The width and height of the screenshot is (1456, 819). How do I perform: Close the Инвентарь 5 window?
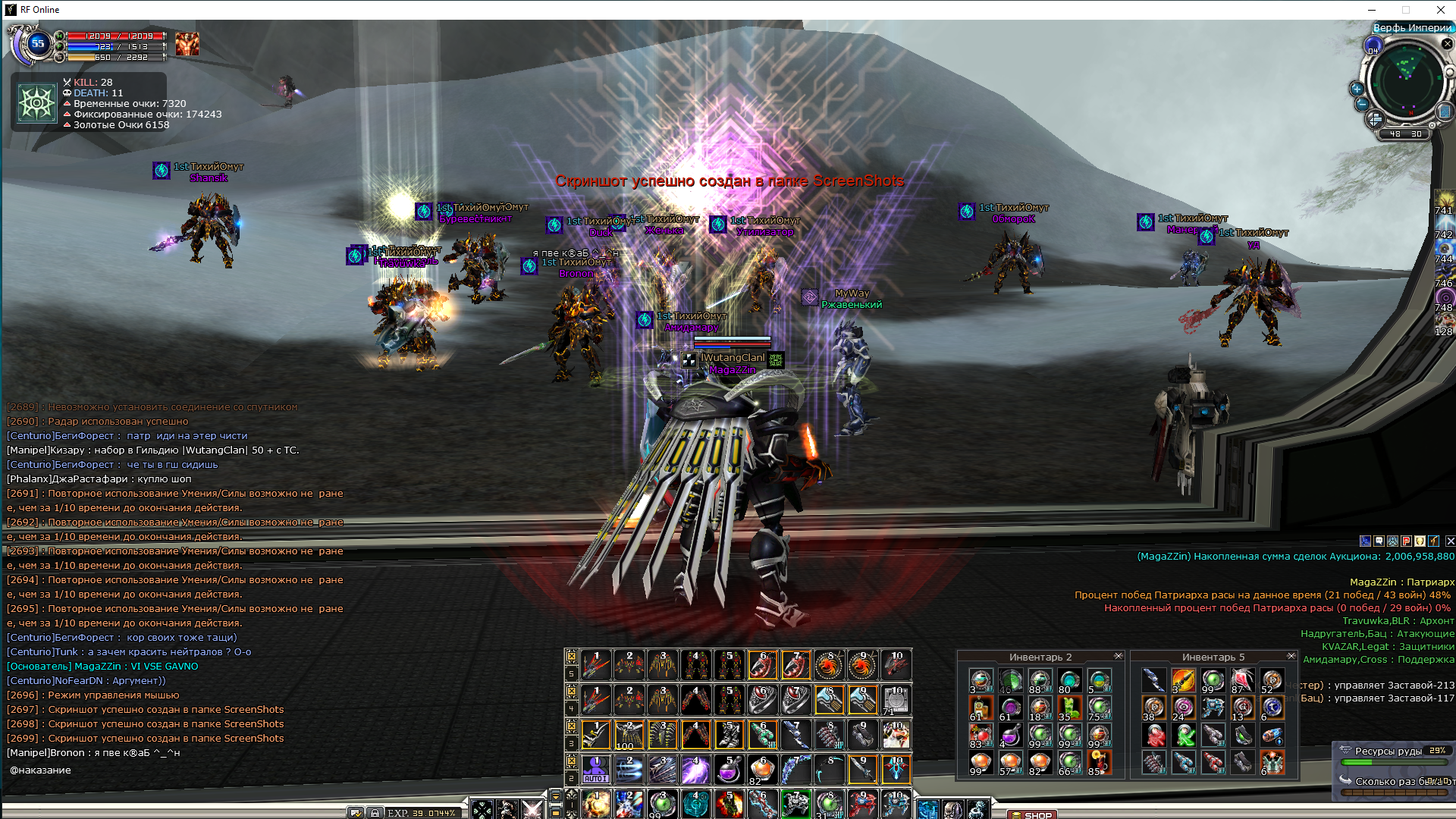[1291, 656]
